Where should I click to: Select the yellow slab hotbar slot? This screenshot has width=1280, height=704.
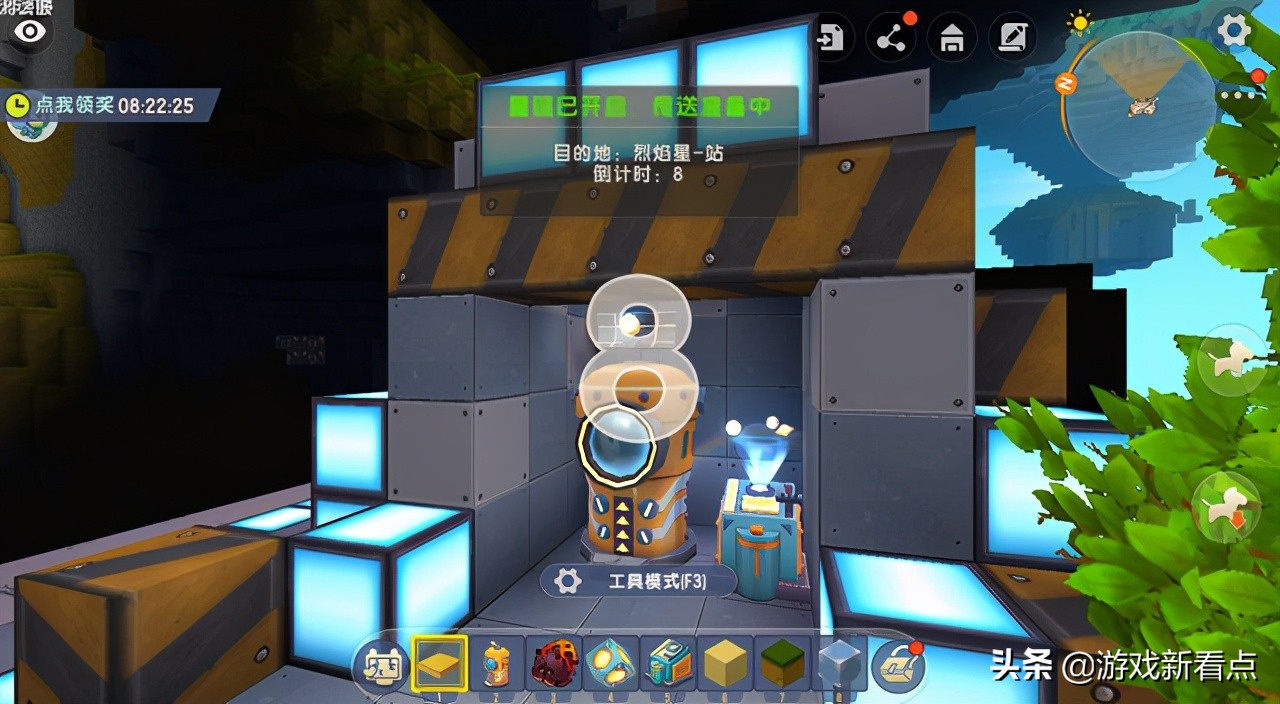[x=440, y=664]
